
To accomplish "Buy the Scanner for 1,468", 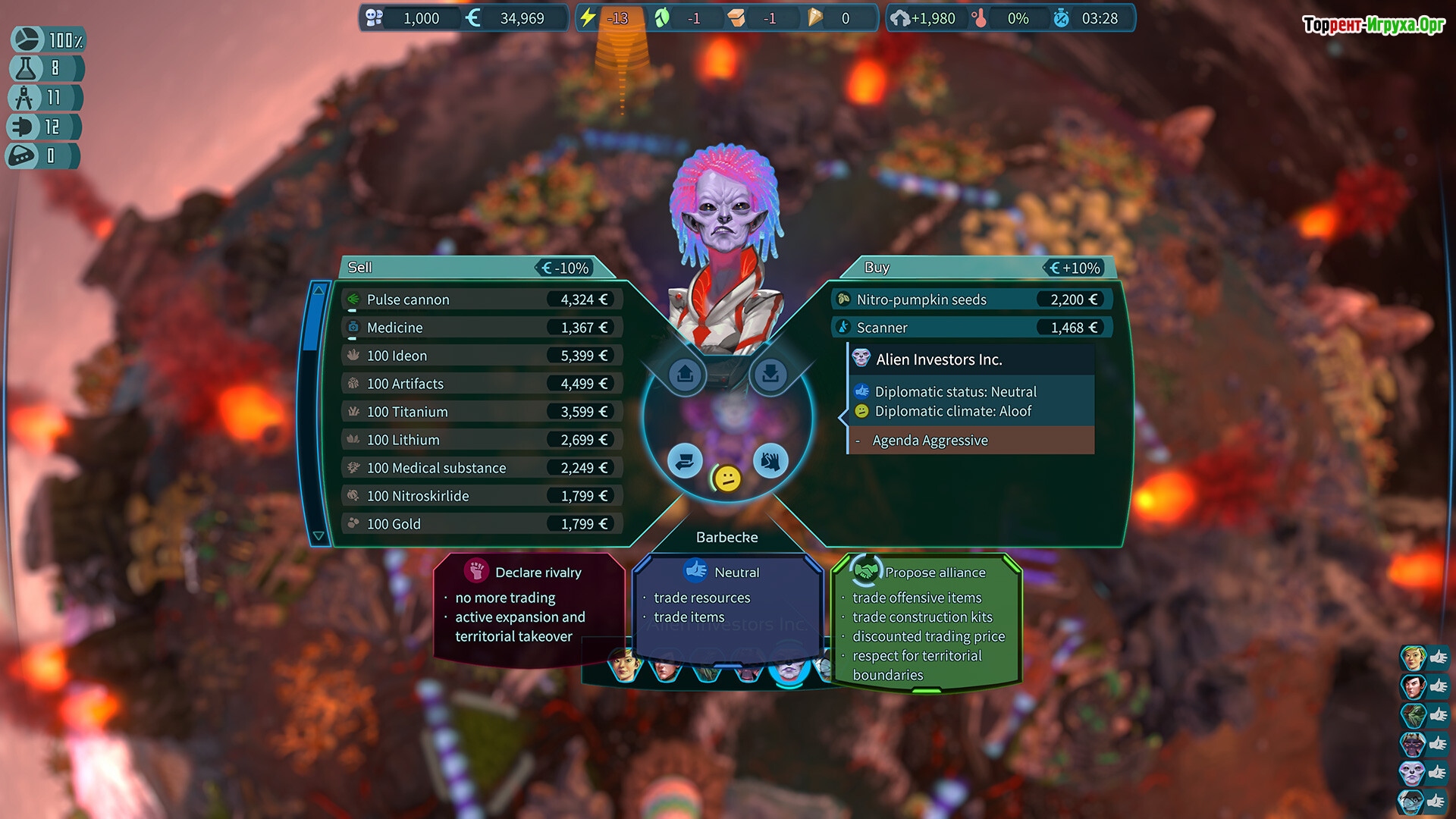I will tap(971, 328).
